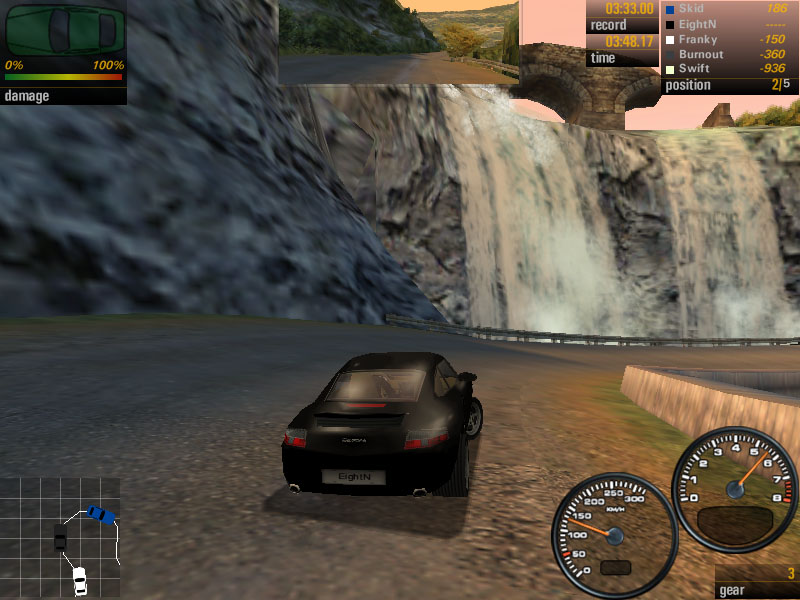Image resolution: width=800 pixels, height=600 pixels.
Task: Pick Burnout from the racer list
Action: (x=730, y=54)
